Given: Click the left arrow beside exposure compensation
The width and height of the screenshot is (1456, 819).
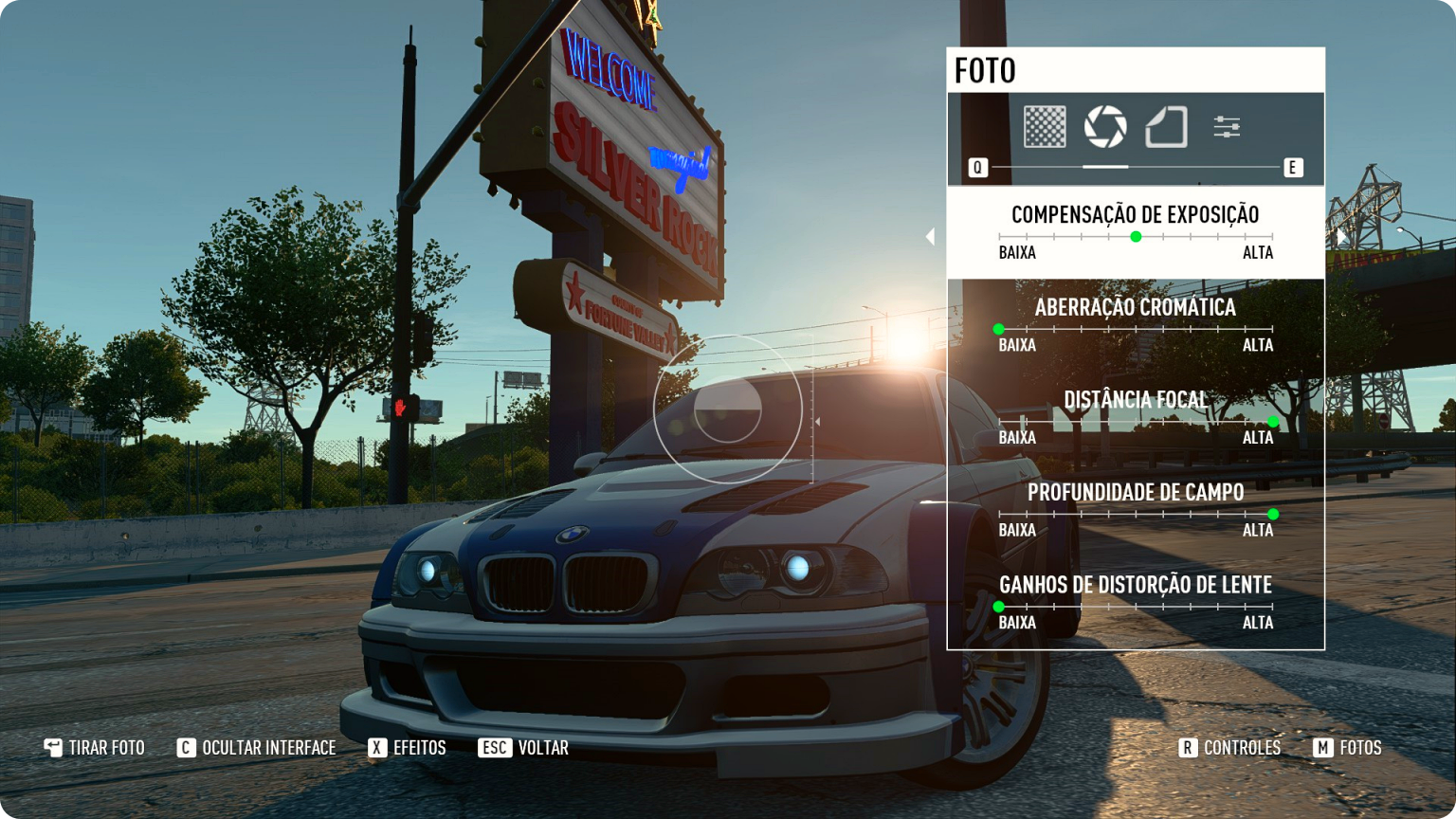Looking at the screenshot, I should tap(930, 236).
